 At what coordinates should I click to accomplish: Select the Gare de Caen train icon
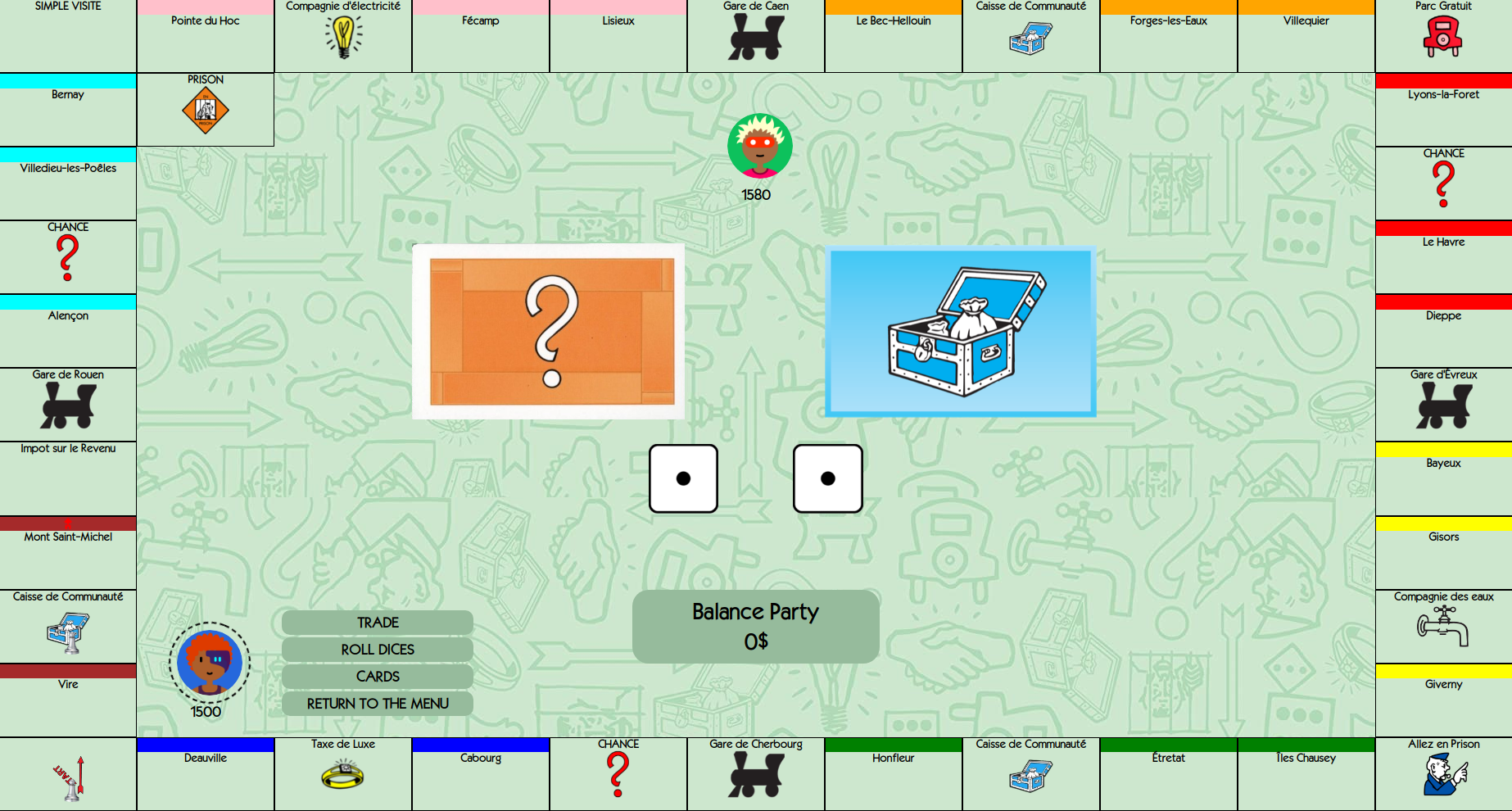(x=754, y=39)
